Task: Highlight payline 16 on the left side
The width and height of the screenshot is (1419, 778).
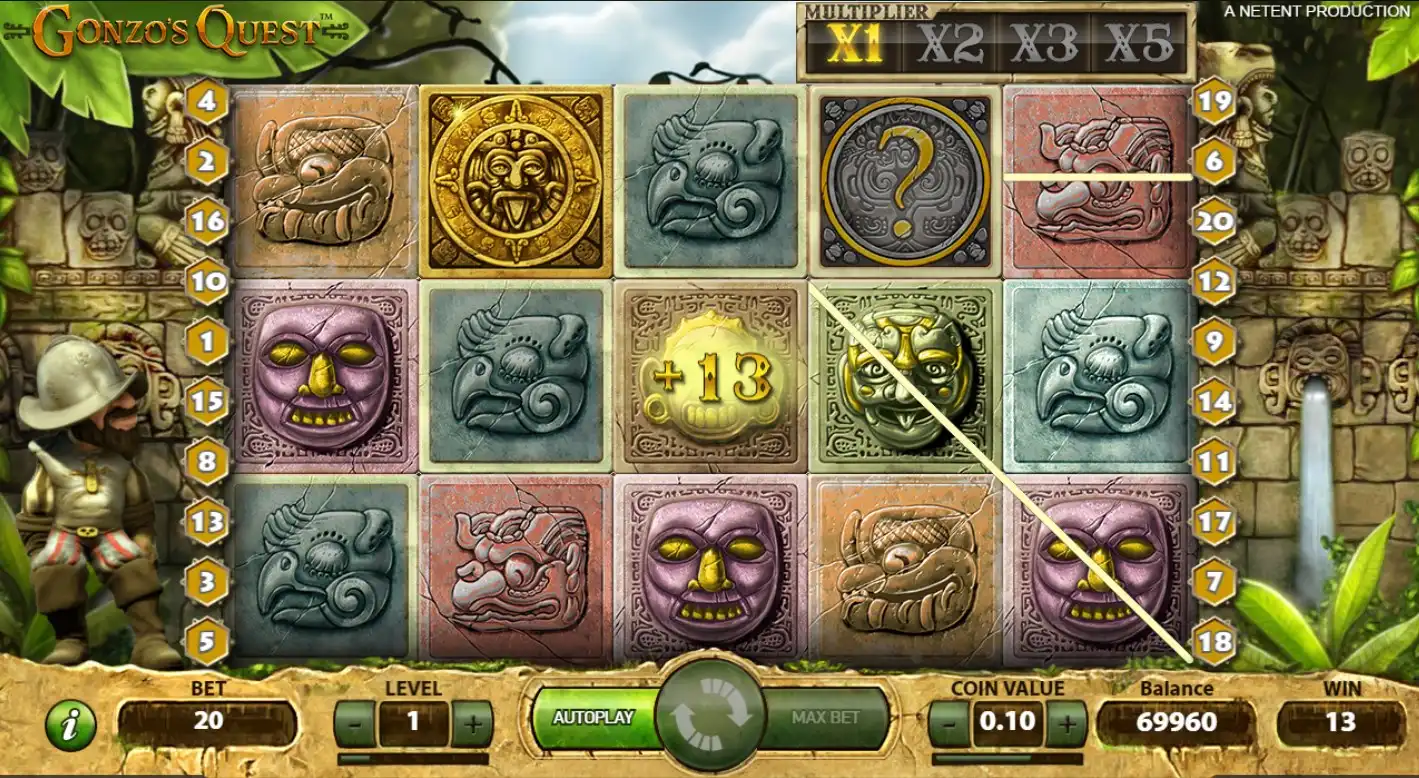Action: [x=207, y=221]
